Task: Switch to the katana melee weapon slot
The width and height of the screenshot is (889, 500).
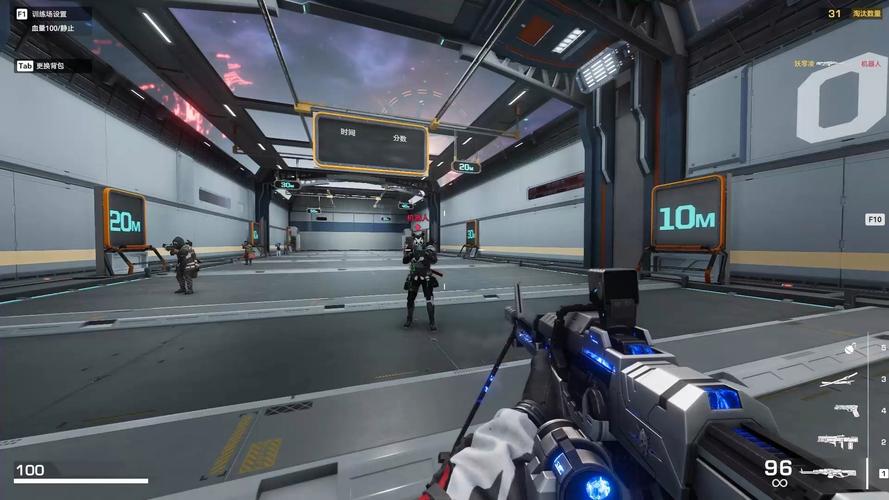Action: coord(838,379)
